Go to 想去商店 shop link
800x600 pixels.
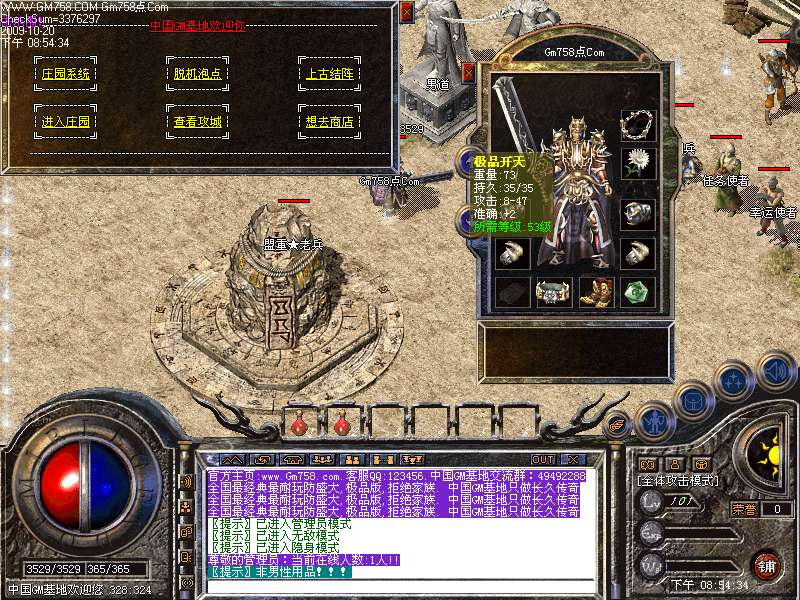coord(329,122)
